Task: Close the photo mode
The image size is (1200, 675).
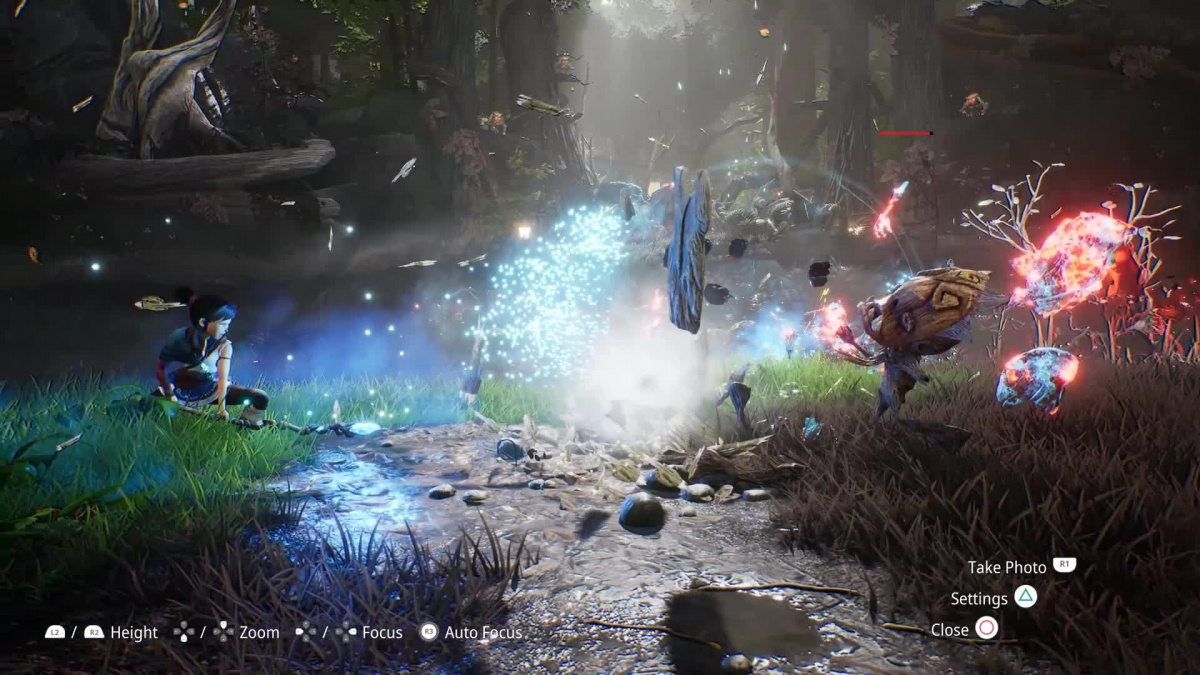Action: [x=964, y=629]
